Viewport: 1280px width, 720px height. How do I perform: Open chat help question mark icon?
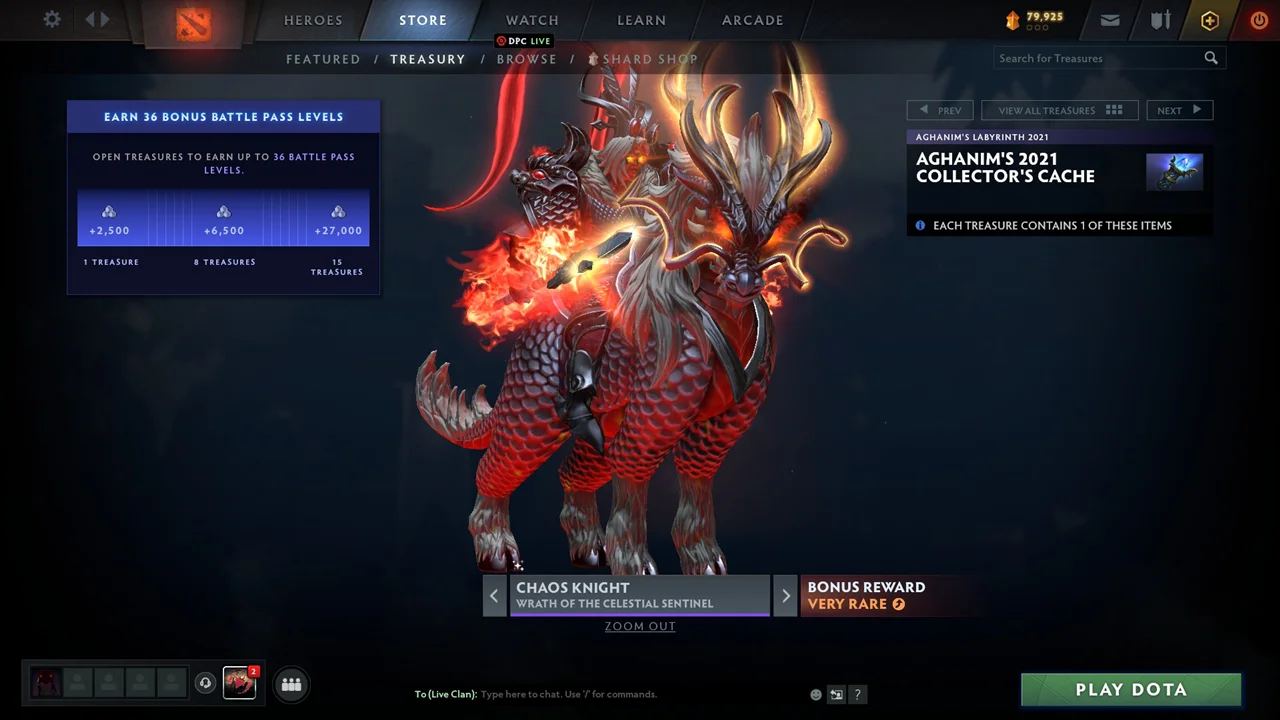[x=857, y=694]
